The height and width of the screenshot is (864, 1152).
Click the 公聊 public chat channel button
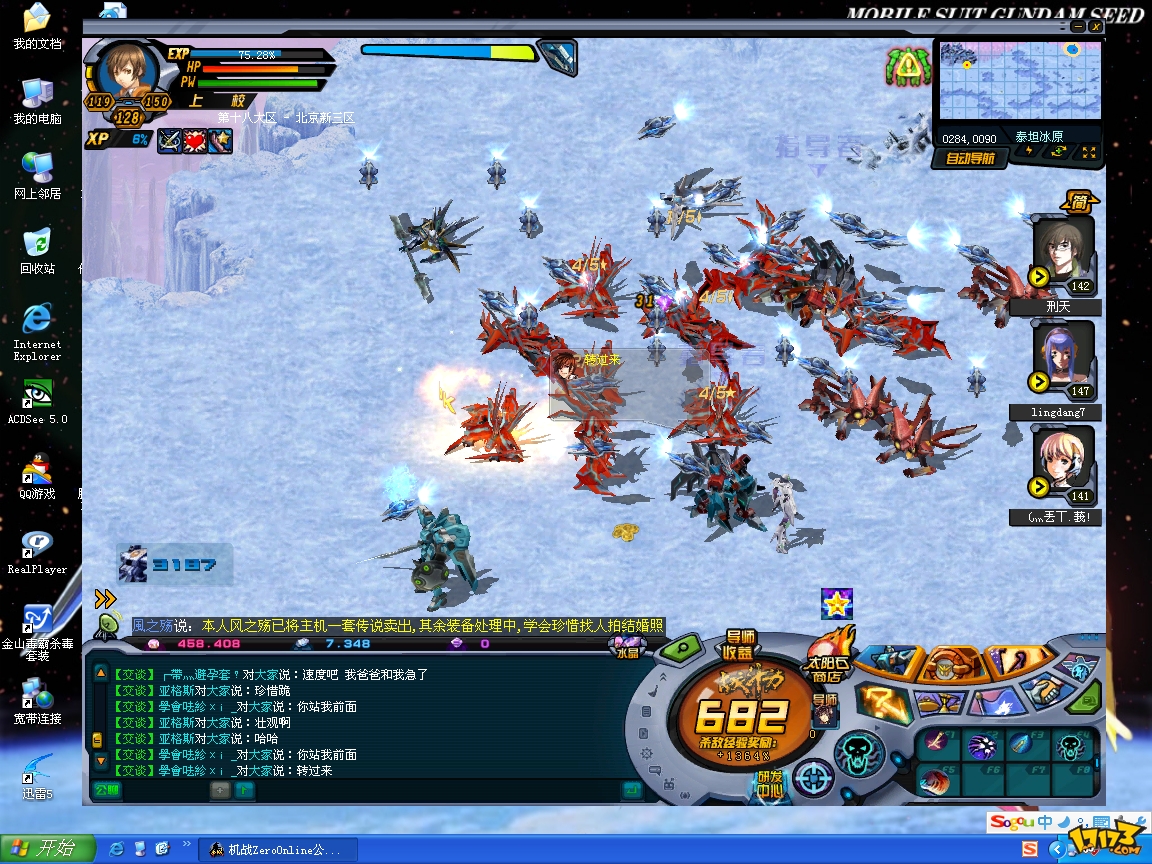(107, 789)
